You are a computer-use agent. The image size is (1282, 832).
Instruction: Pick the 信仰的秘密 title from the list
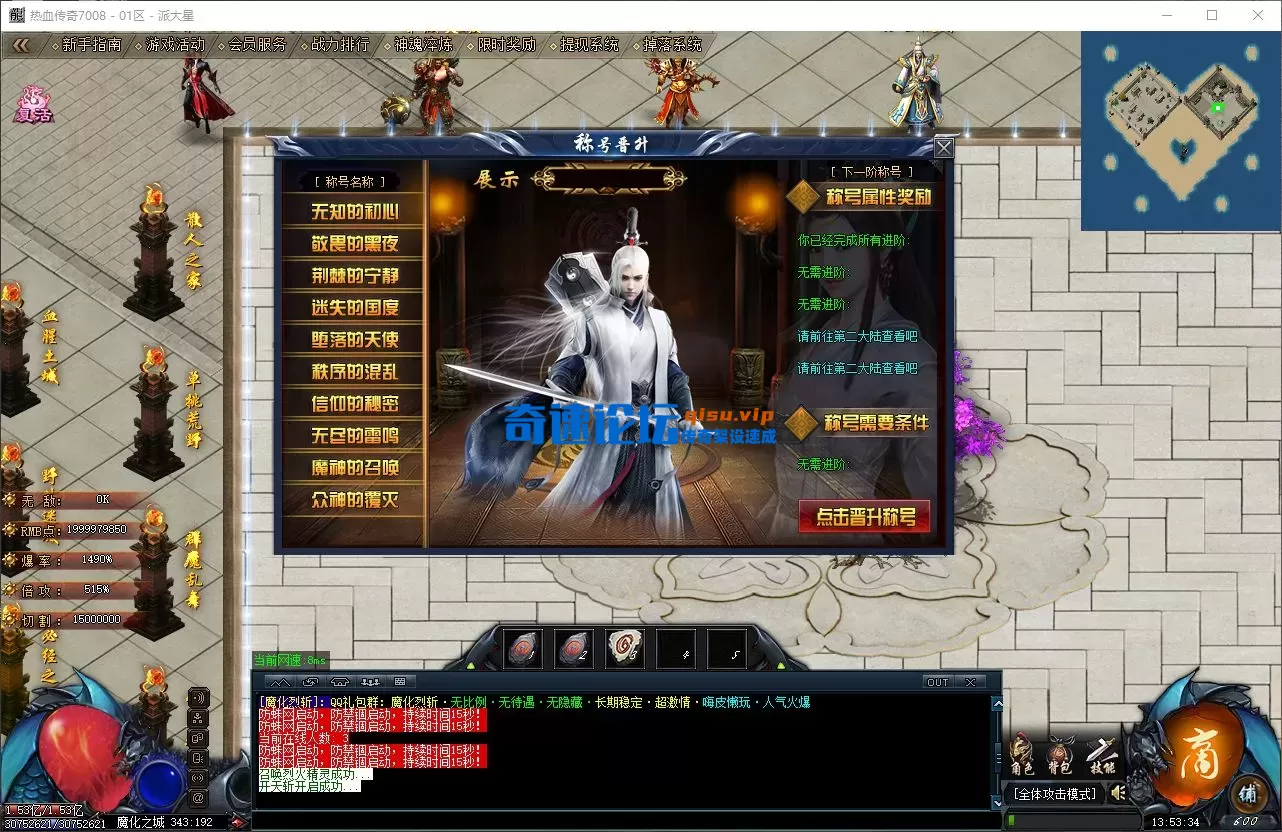coord(354,403)
